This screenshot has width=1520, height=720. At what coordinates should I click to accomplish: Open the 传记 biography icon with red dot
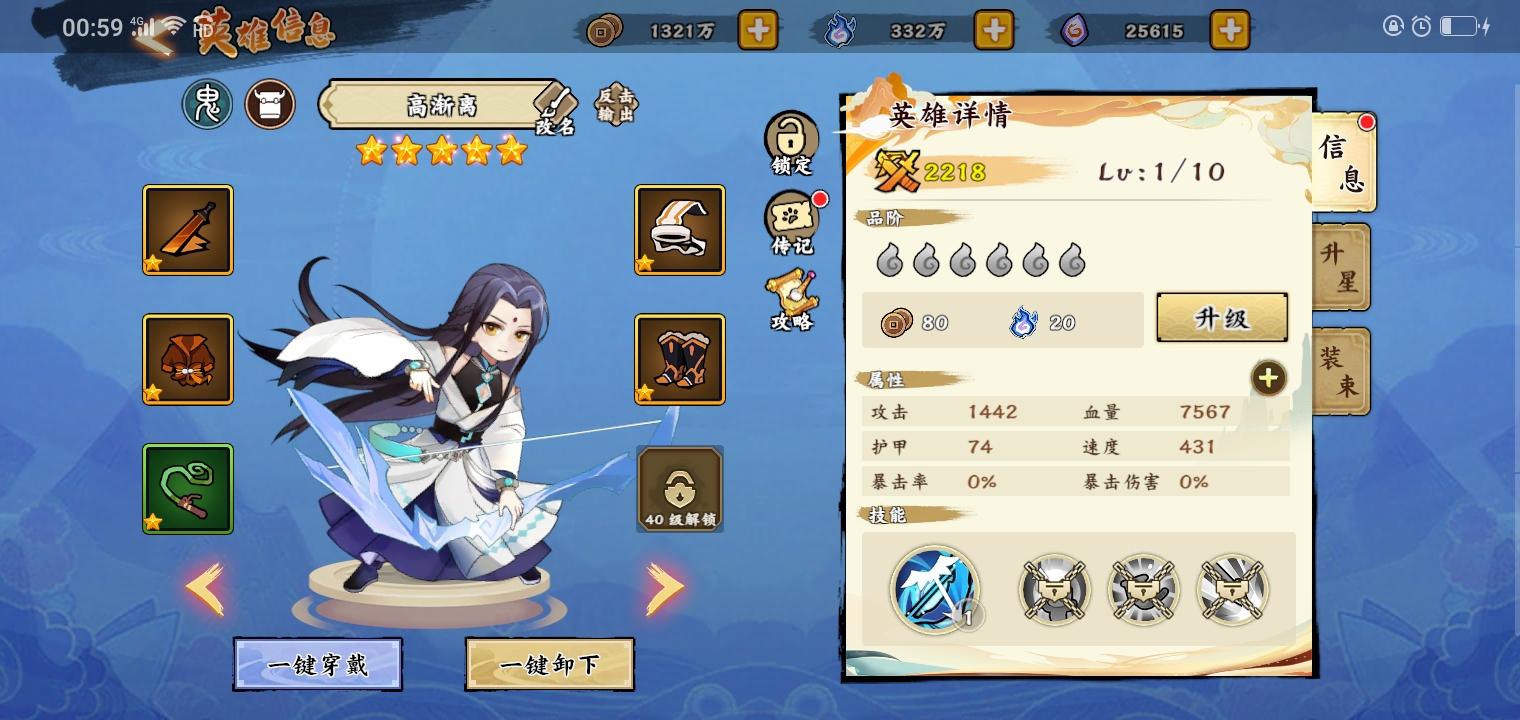[791, 222]
